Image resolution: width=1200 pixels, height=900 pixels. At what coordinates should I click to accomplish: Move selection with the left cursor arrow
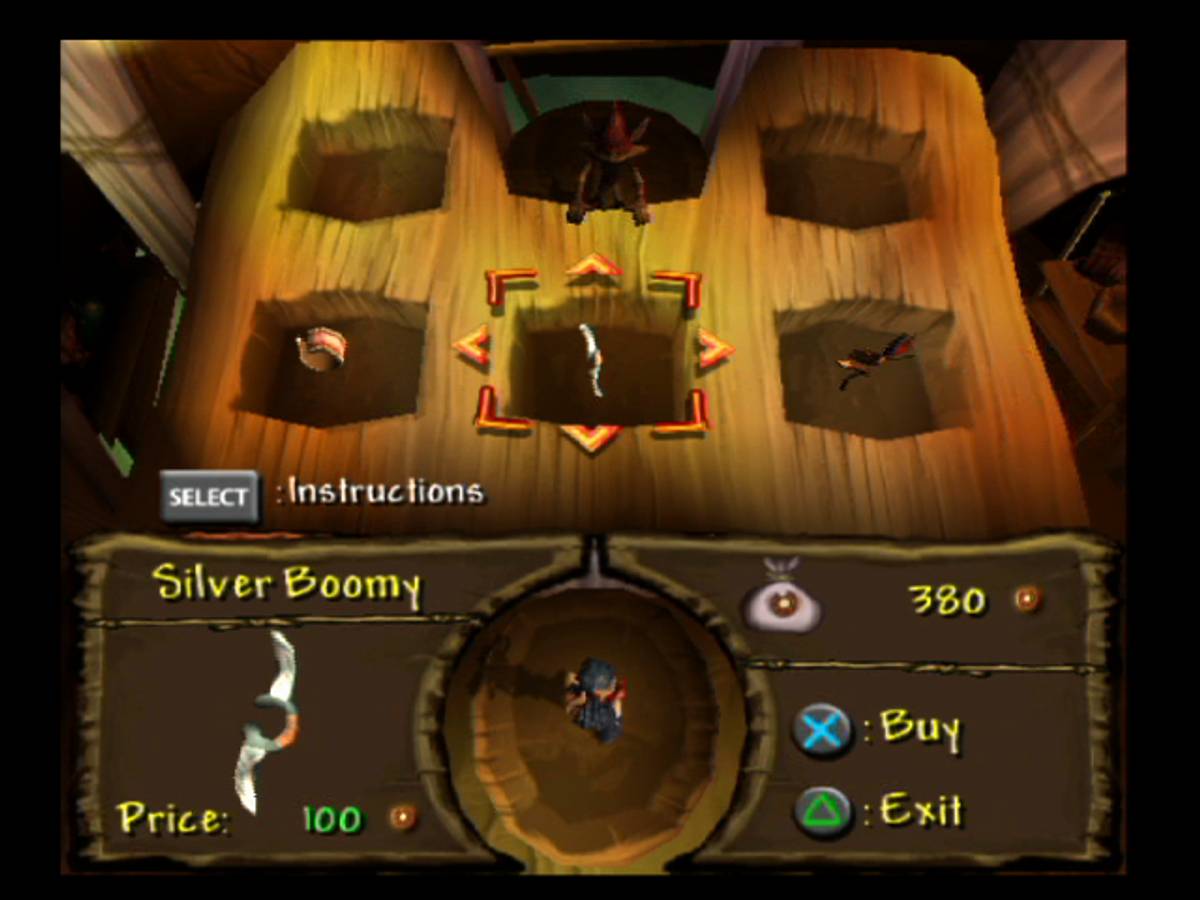(471, 346)
